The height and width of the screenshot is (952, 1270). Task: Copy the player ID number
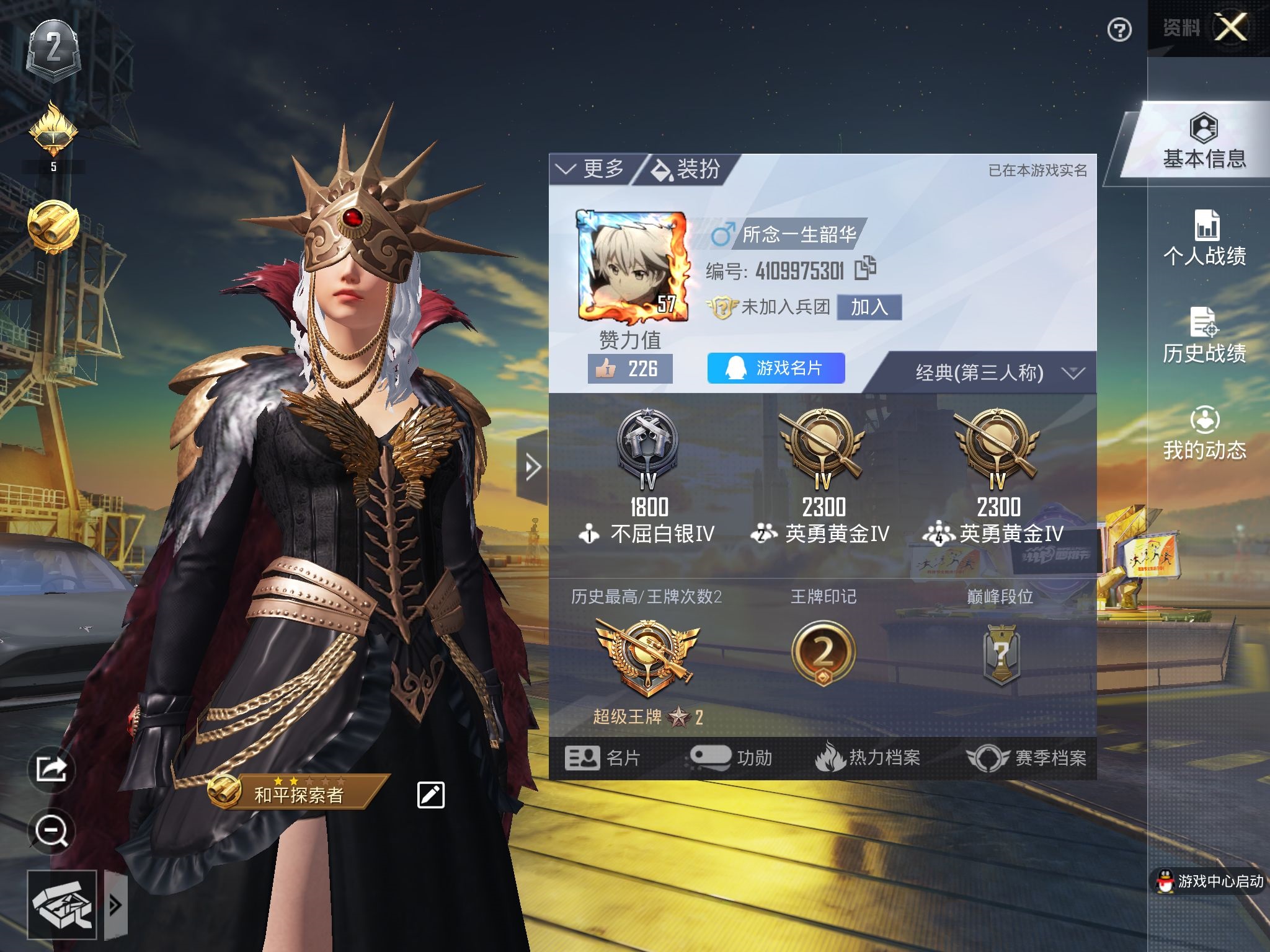click(x=865, y=268)
